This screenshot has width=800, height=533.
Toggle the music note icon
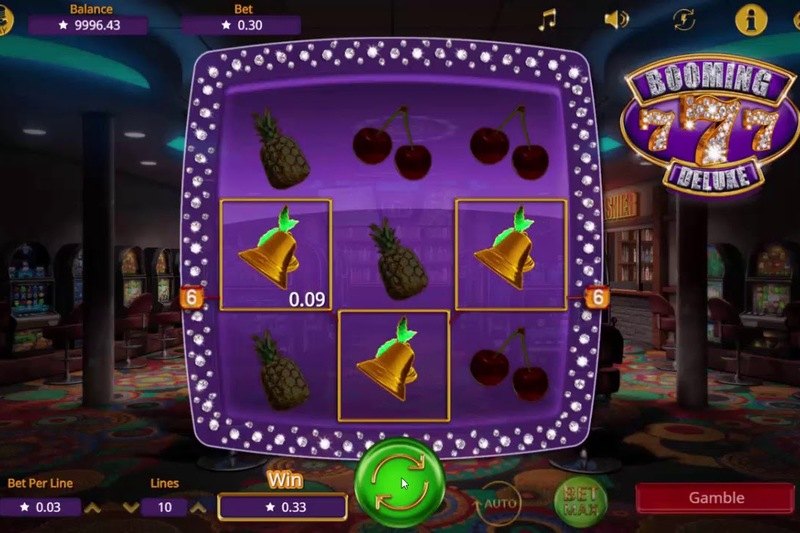pos(547,20)
